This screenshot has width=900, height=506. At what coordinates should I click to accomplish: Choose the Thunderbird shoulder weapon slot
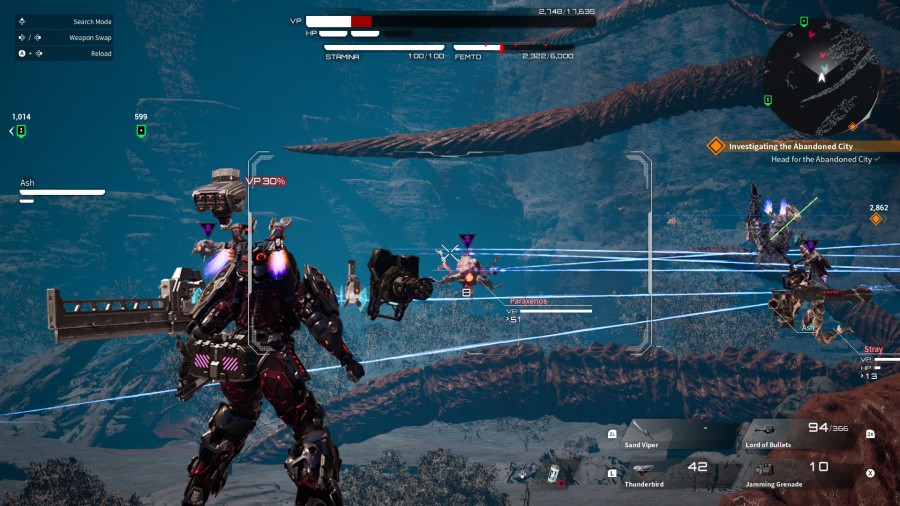pos(662,472)
